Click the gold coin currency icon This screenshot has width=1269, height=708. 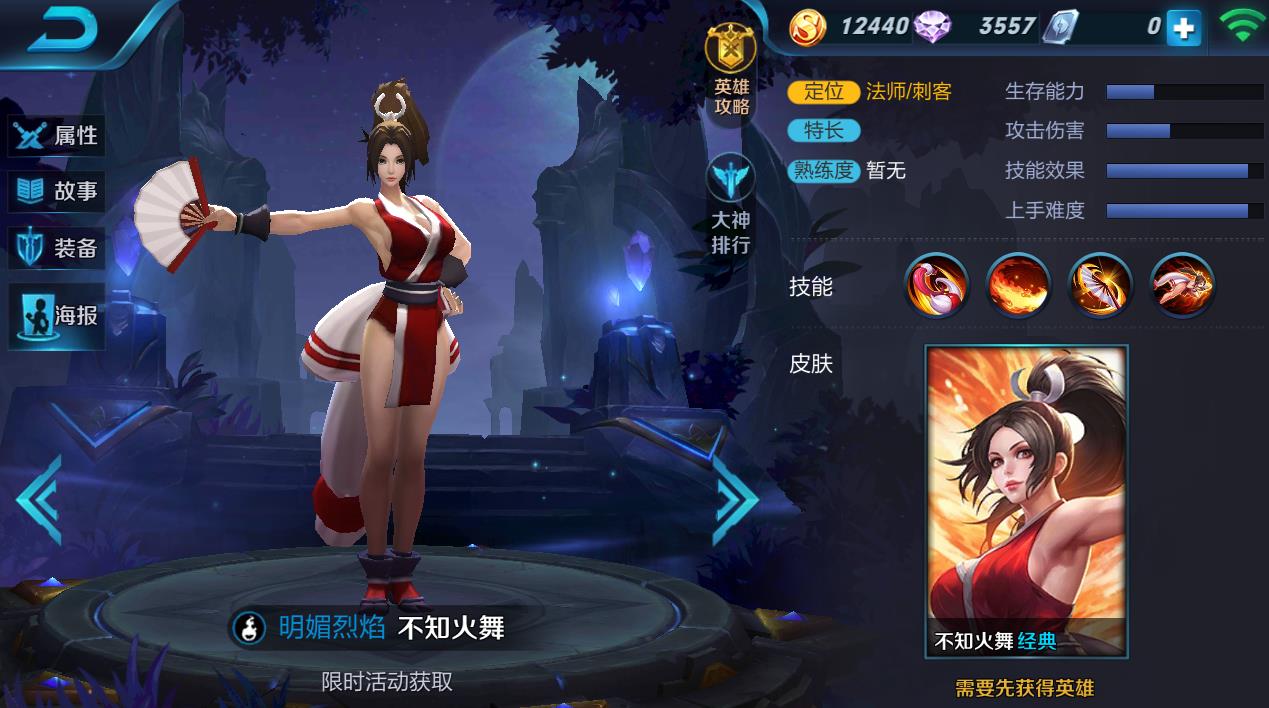pyautogui.click(x=807, y=27)
